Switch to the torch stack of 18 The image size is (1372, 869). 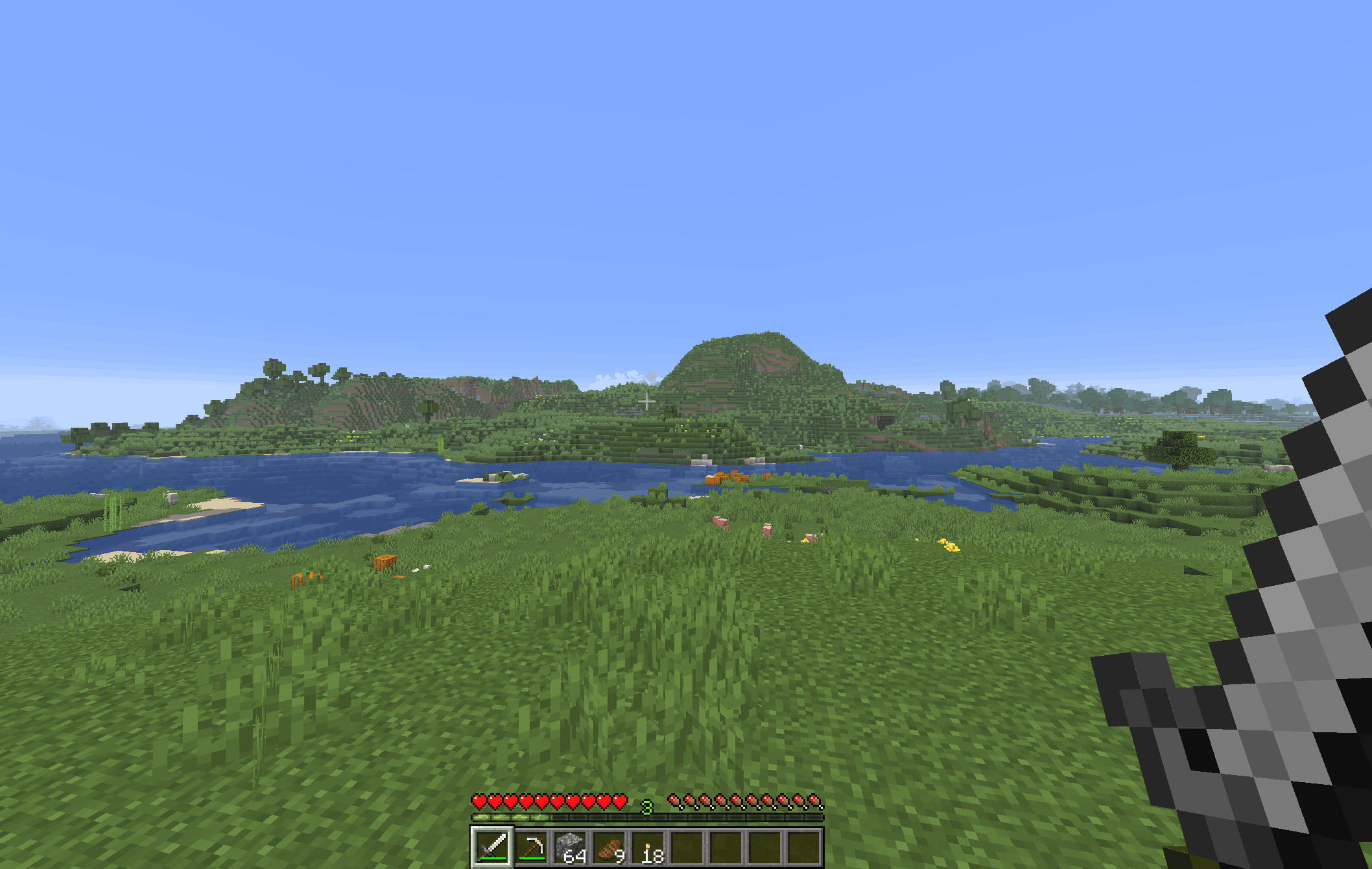point(648,847)
